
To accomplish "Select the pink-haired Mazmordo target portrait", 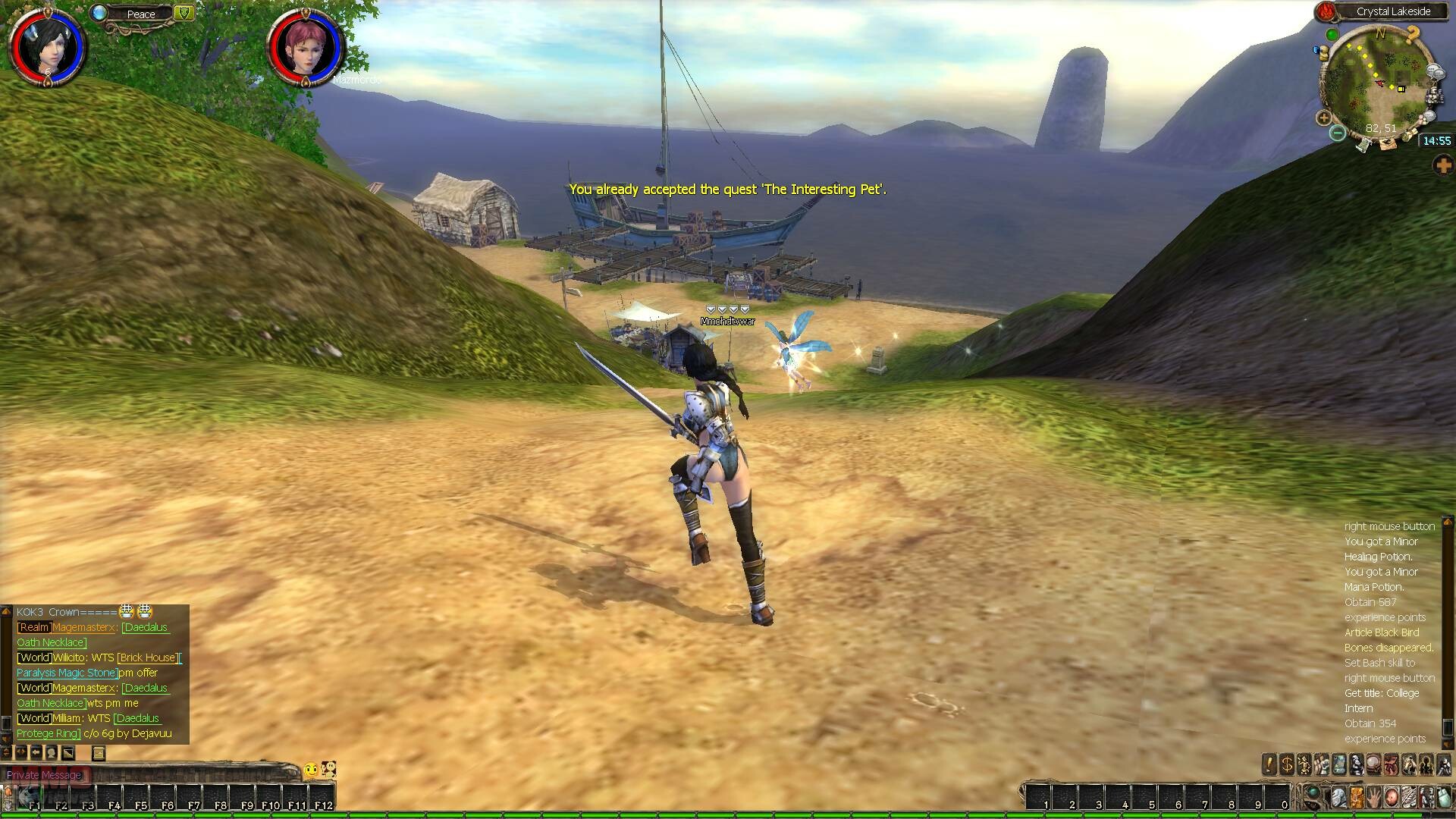I will tap(306, 46).
